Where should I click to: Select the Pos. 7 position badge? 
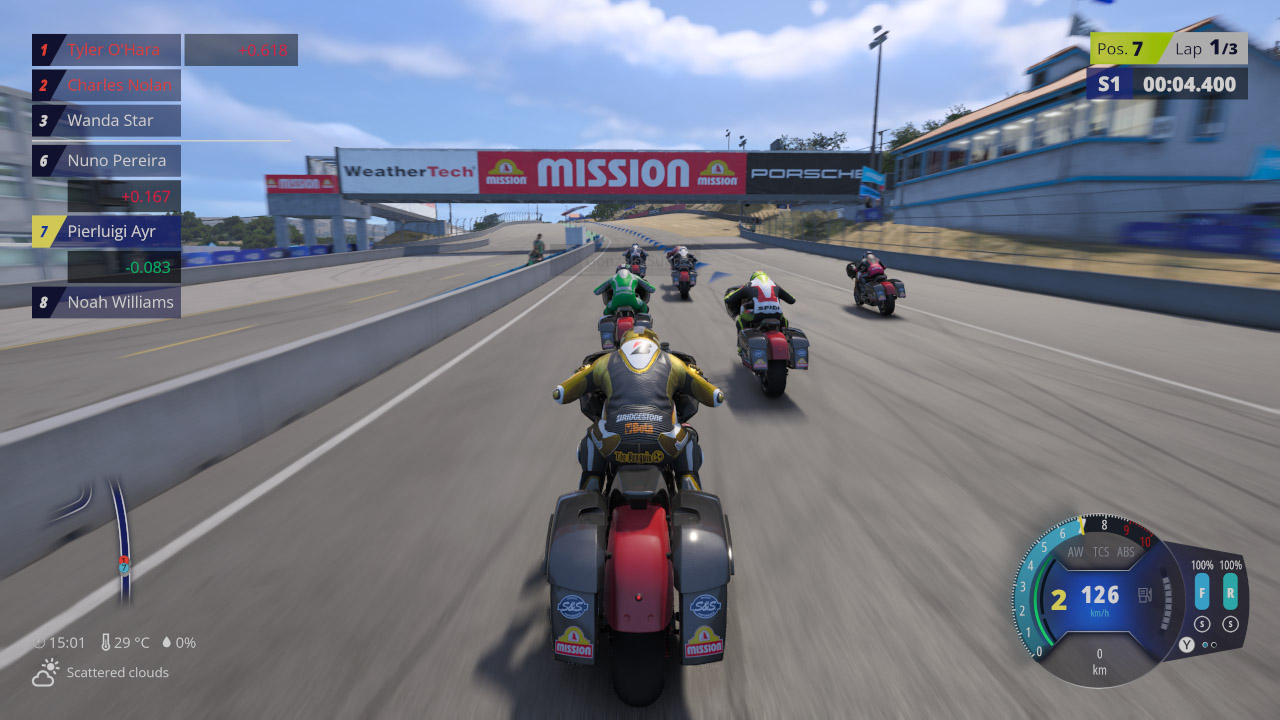pyautogui.click(x=1122, y=47)
